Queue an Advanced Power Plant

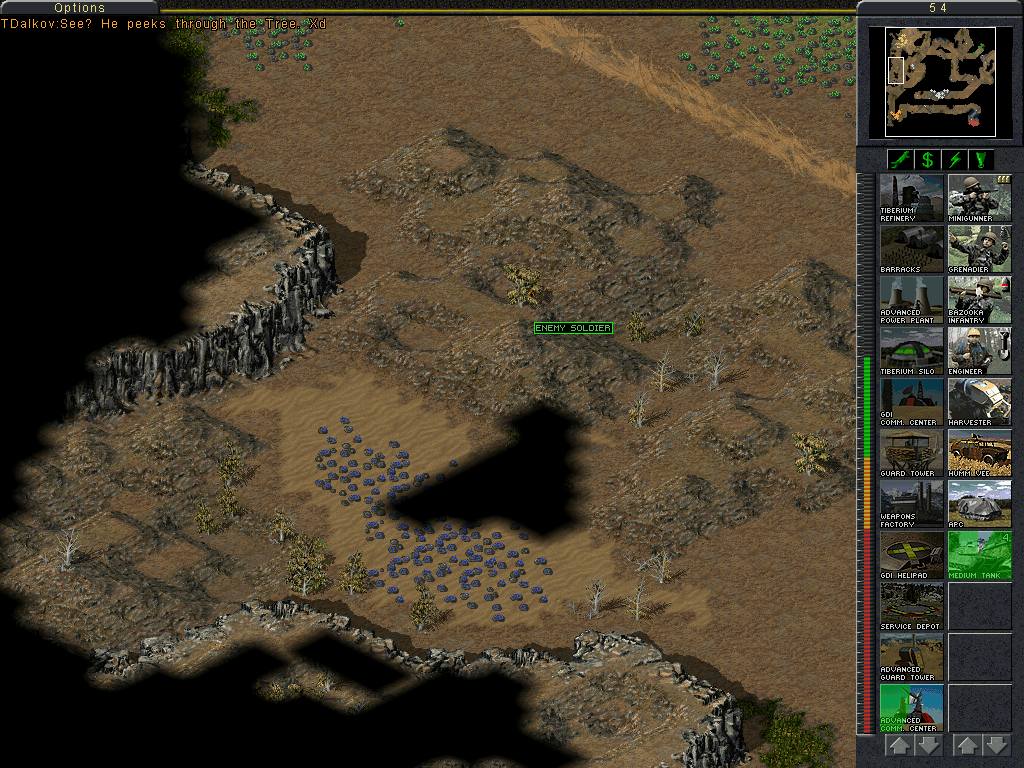coord(911,300)
